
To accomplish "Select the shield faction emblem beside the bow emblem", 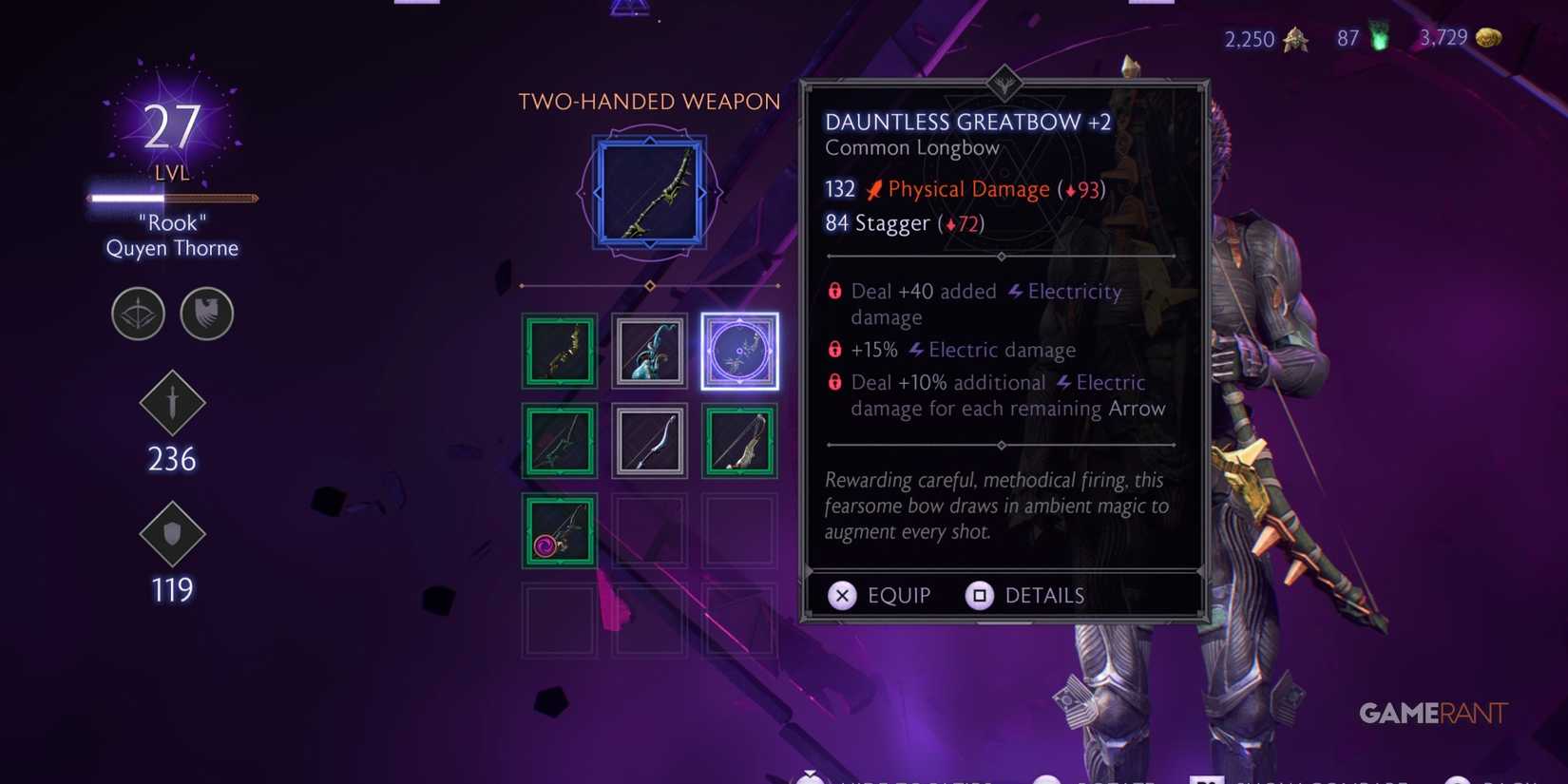I will (207, 314).
